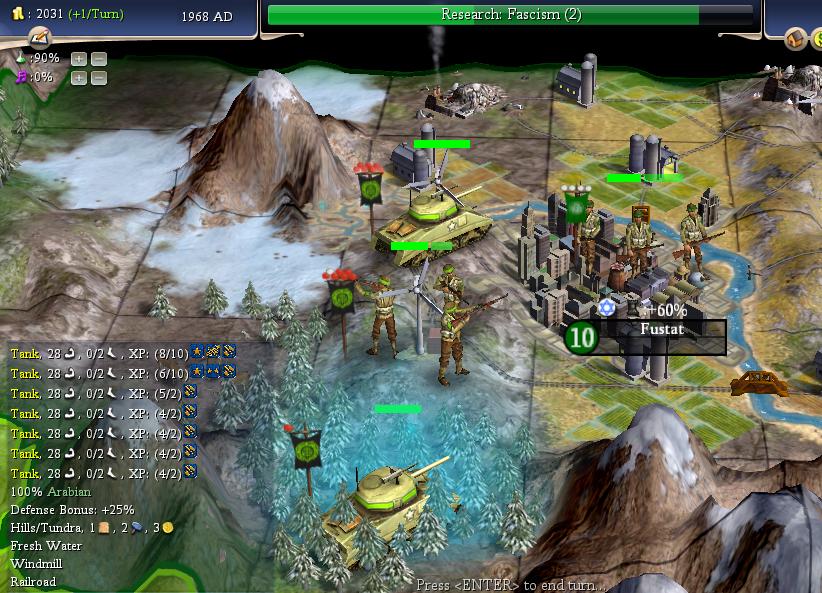This screenshot has width=822, height=593.
Task: Open the financial advisor dollar icon
Action: coord(817,39)
